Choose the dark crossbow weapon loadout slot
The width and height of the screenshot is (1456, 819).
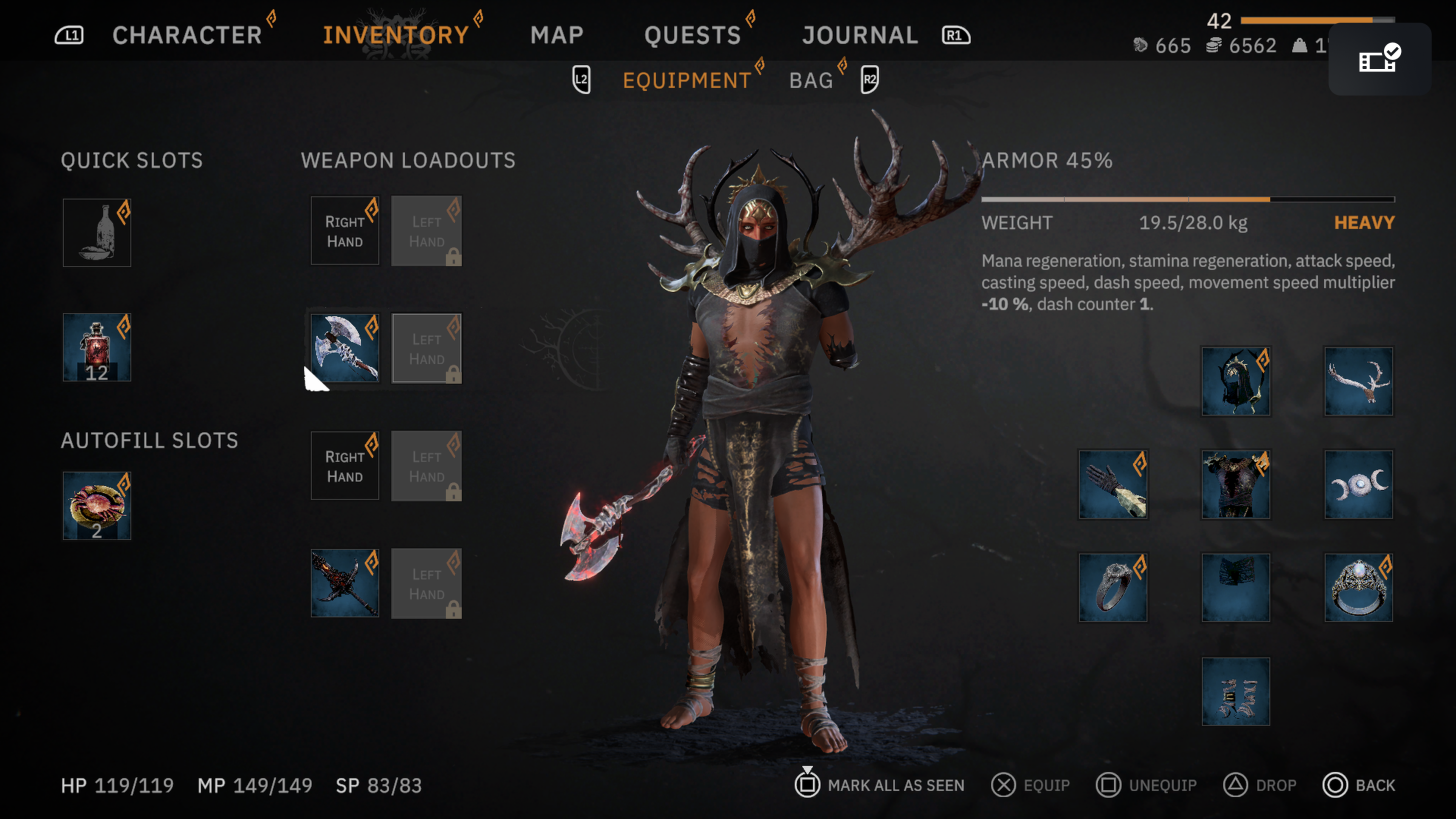(345, 583)
